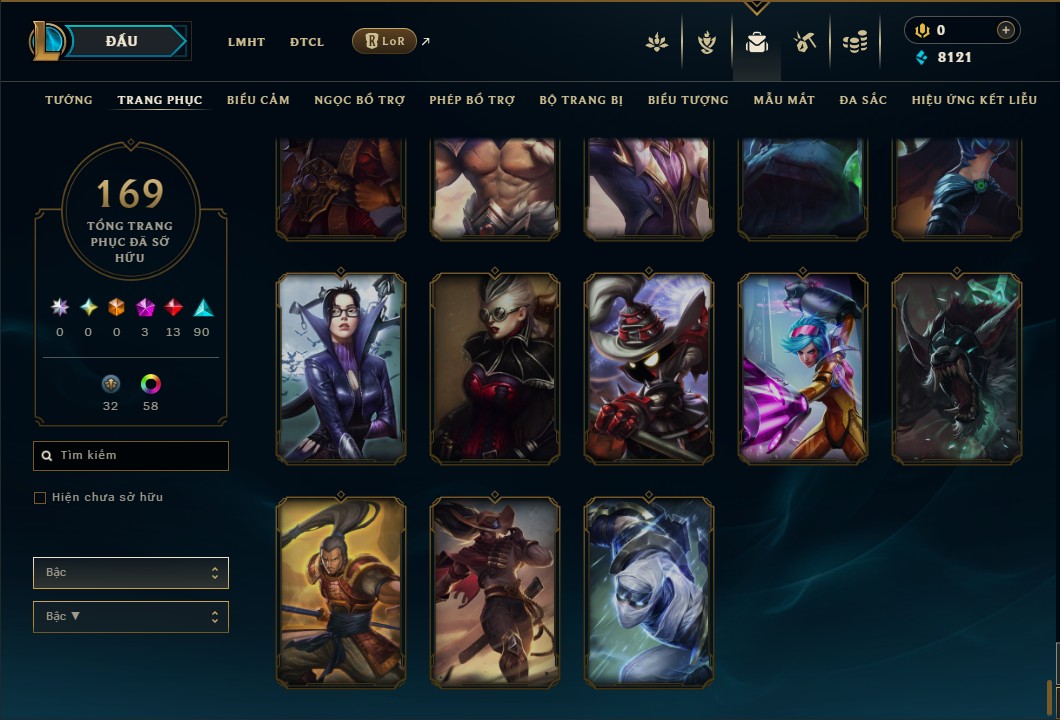
Task: Choose the golden samurai skin card
Action: pos(341,592)
